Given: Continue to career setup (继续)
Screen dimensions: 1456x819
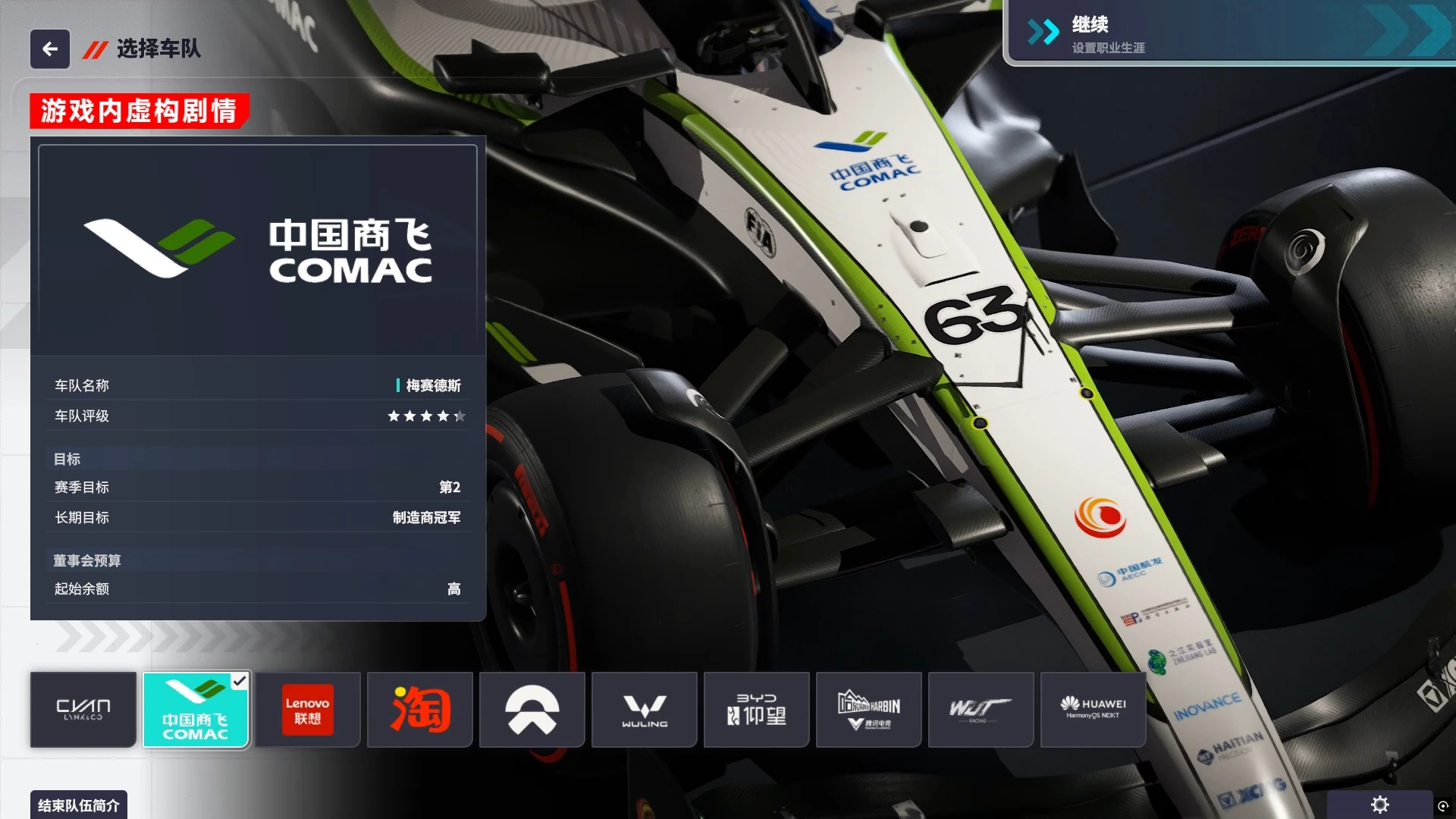Looking at the screenshot, I should coord(1228,33).
